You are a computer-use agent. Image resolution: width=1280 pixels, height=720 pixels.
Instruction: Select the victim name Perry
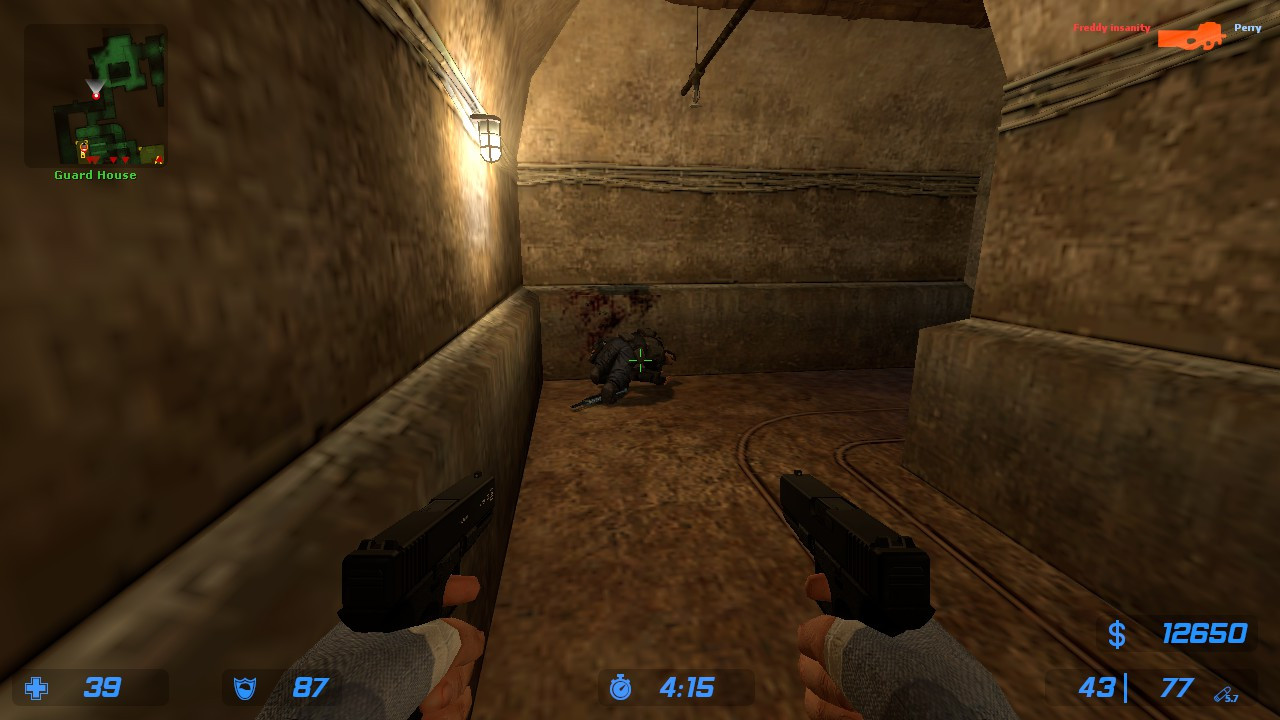1247,28
